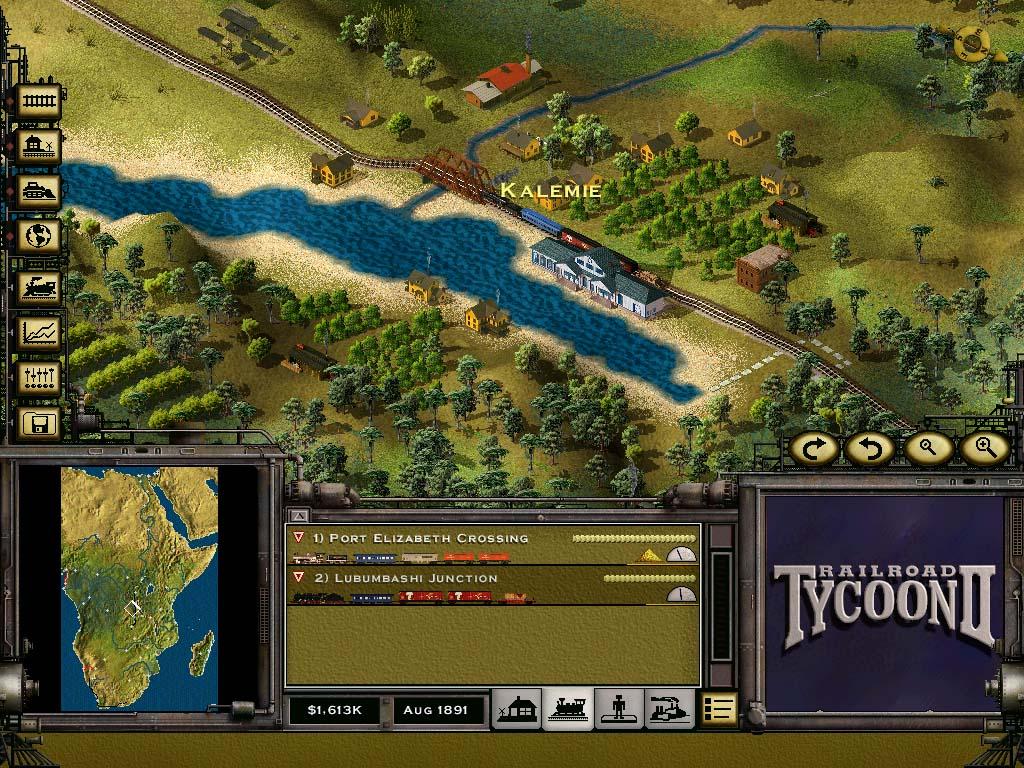Screen dimensions: 1024x768
Task: Rotate the view clockwise
Action: (x=814, y=449)
